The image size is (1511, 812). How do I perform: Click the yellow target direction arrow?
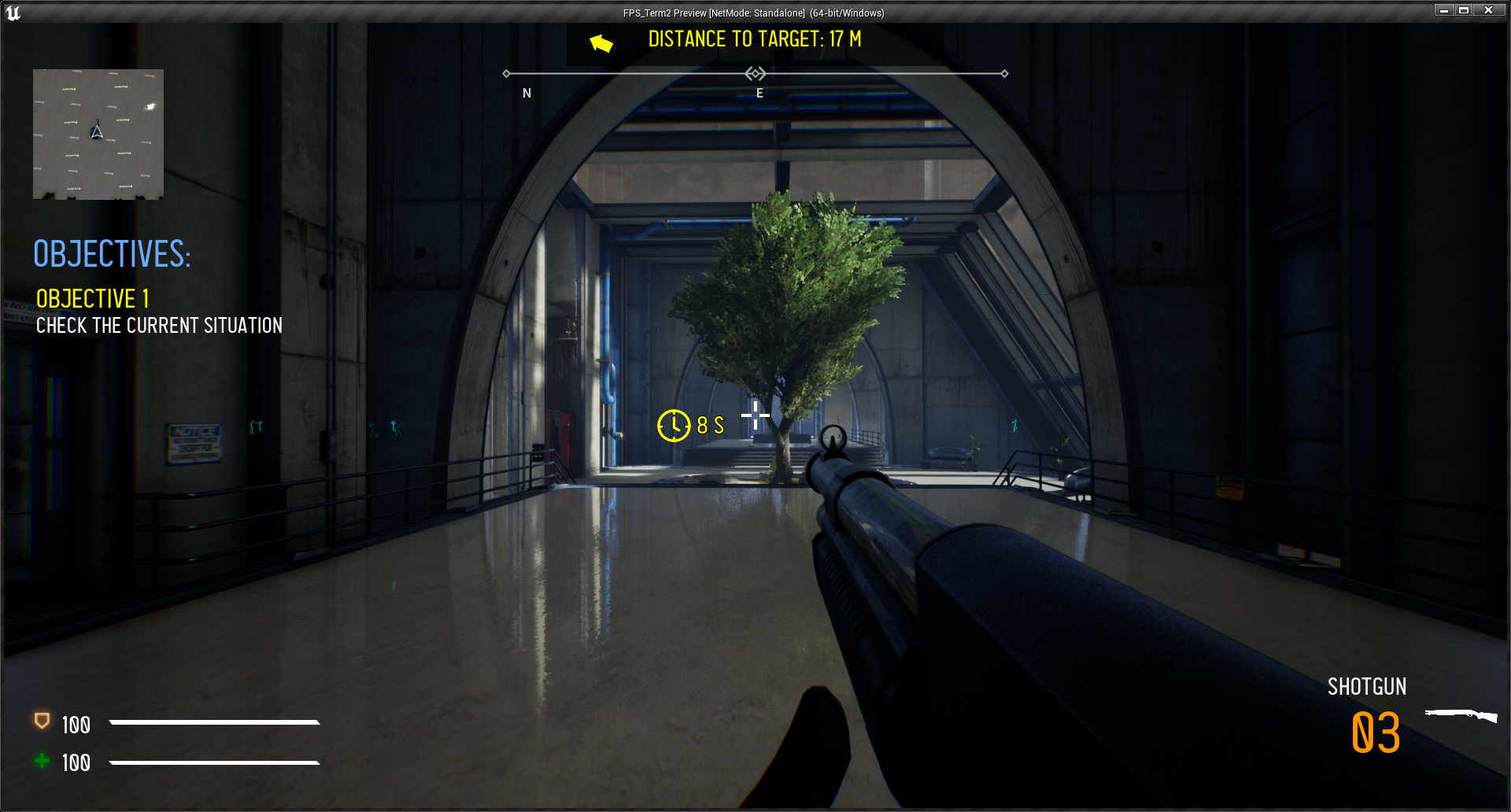[601, 42]
